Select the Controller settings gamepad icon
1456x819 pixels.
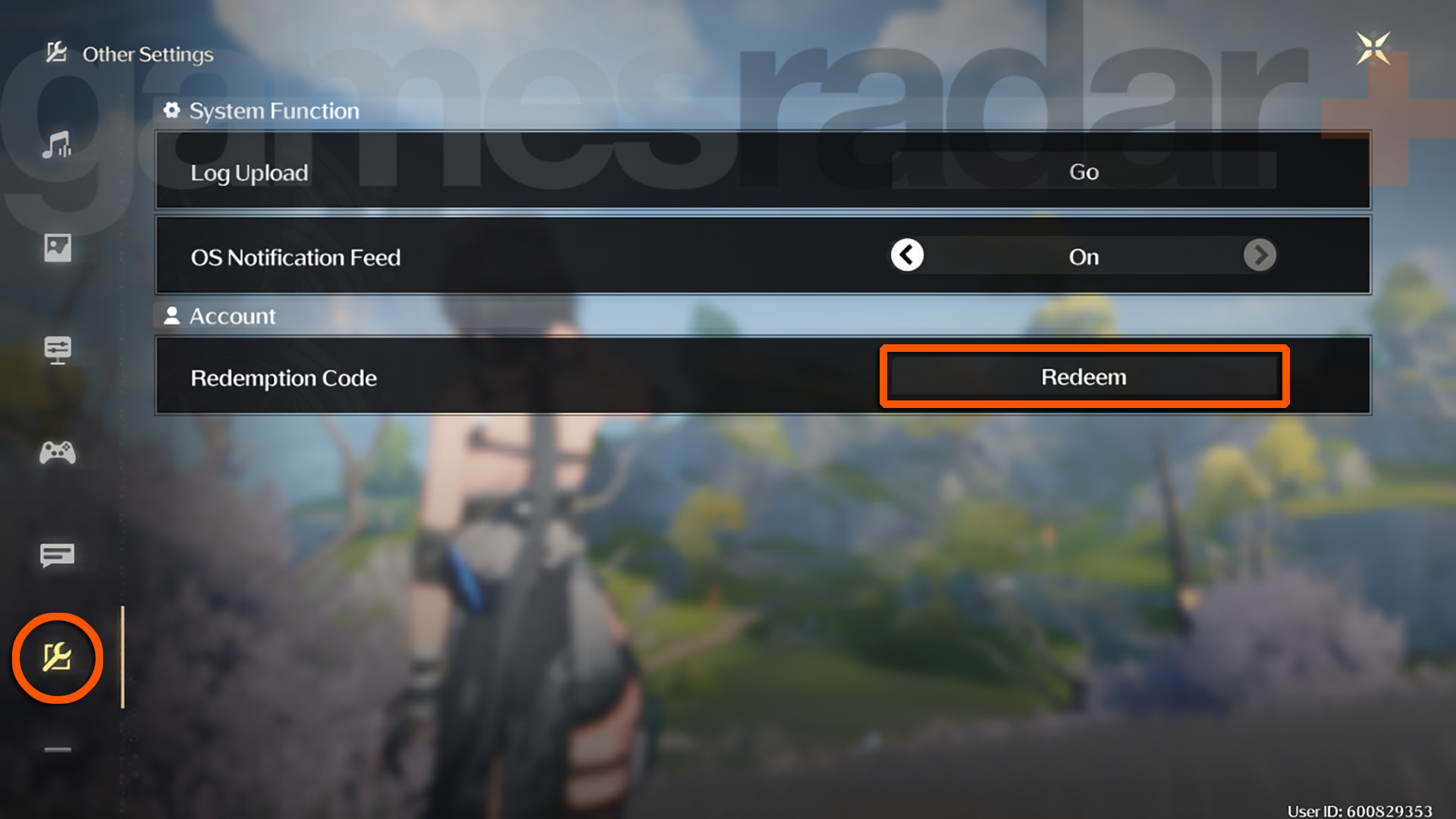(x=59, y=453)
